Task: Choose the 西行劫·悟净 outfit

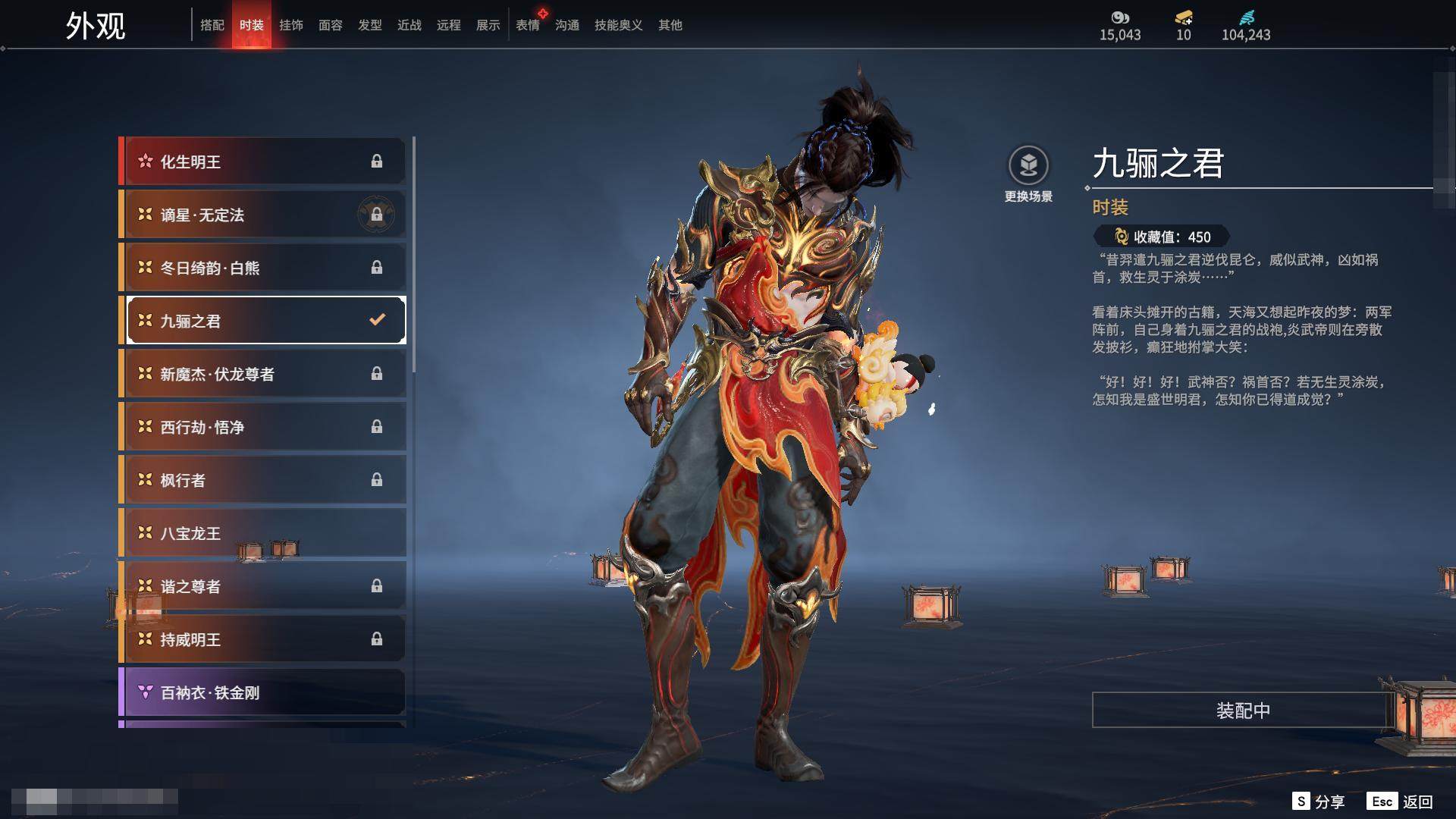Action: point(262,427)
